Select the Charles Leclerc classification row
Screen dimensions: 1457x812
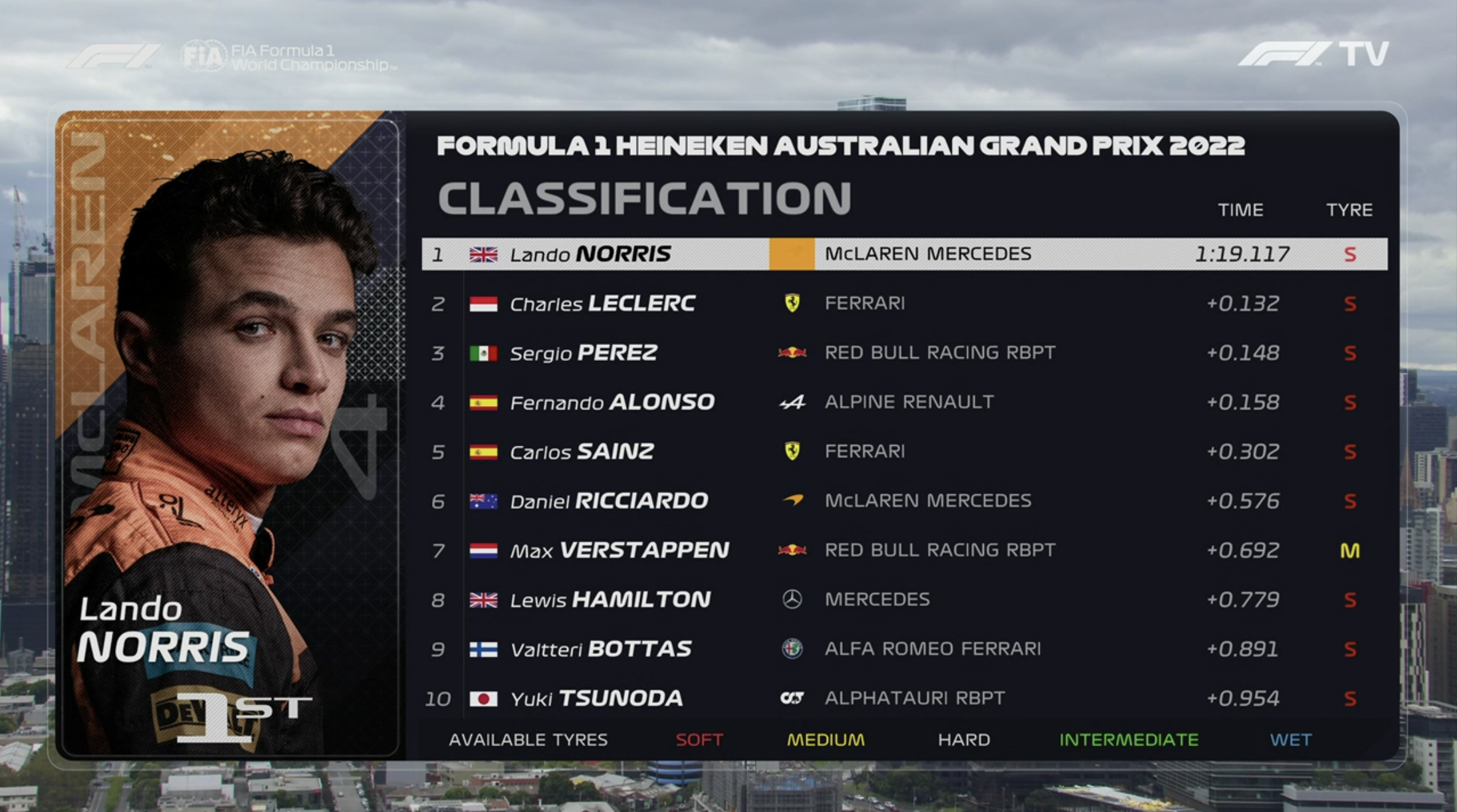pos(904,304)
